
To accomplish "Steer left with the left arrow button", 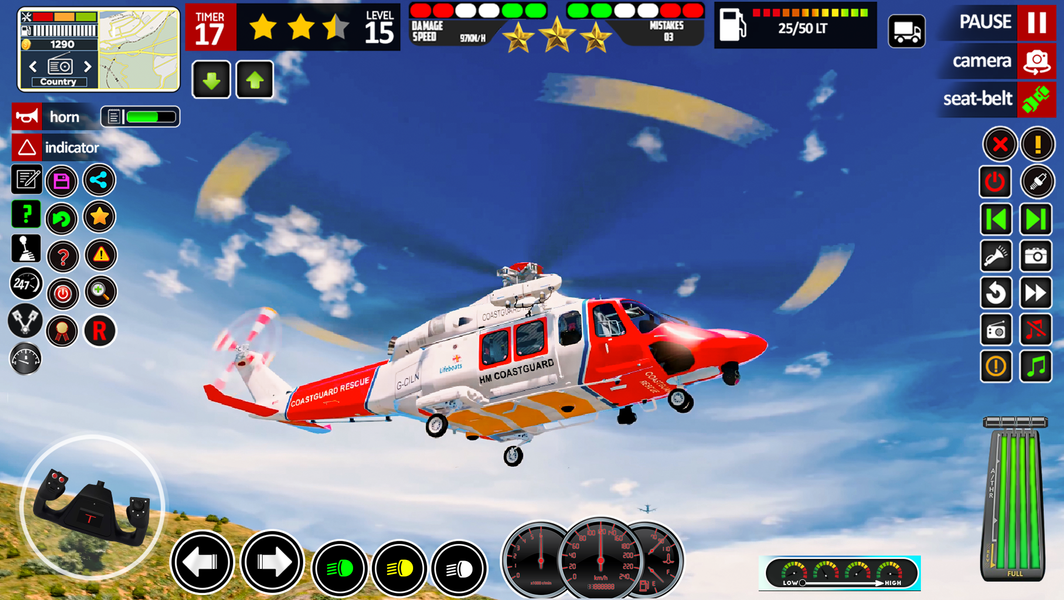I will [201, 563].
